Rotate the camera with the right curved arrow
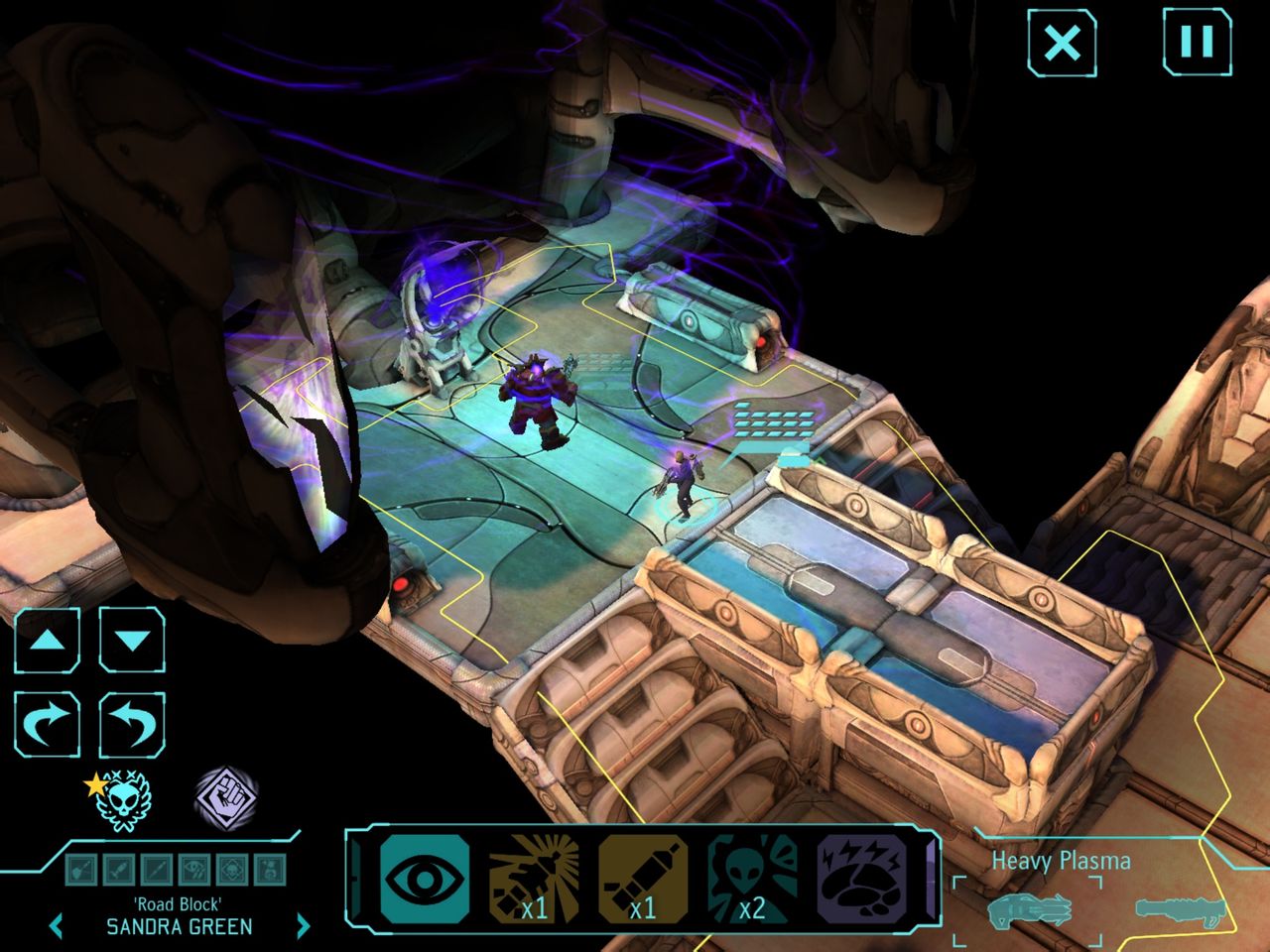This screenshot has height=952, width=1270. click(x=47, y=725)
